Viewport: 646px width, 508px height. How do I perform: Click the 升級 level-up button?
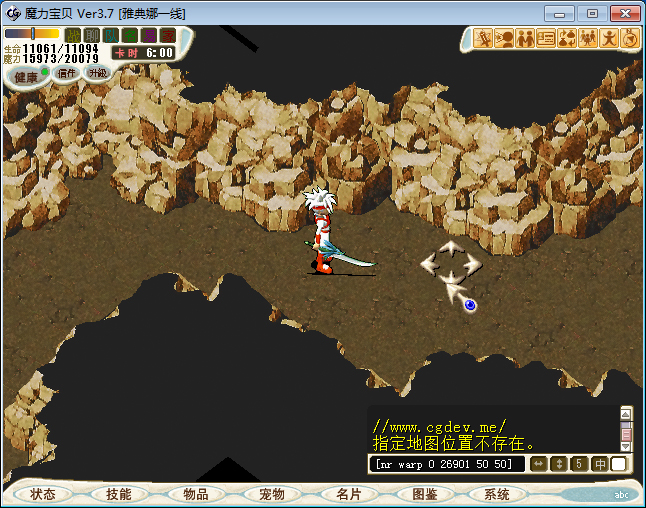tap(97, 73)
